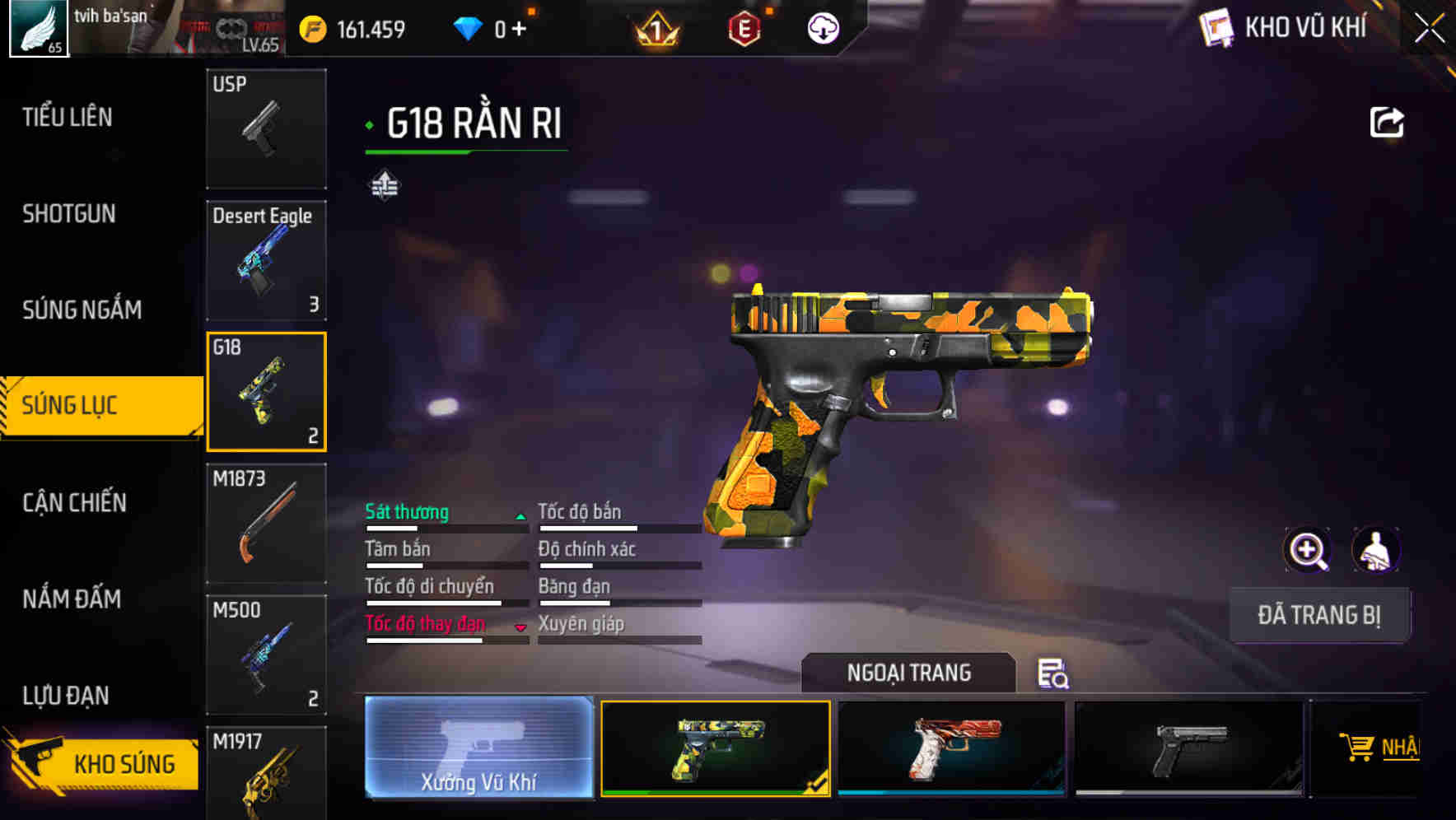Expand the Sát thương stat row
This screenshot has height=820, width=1456.
520,515
